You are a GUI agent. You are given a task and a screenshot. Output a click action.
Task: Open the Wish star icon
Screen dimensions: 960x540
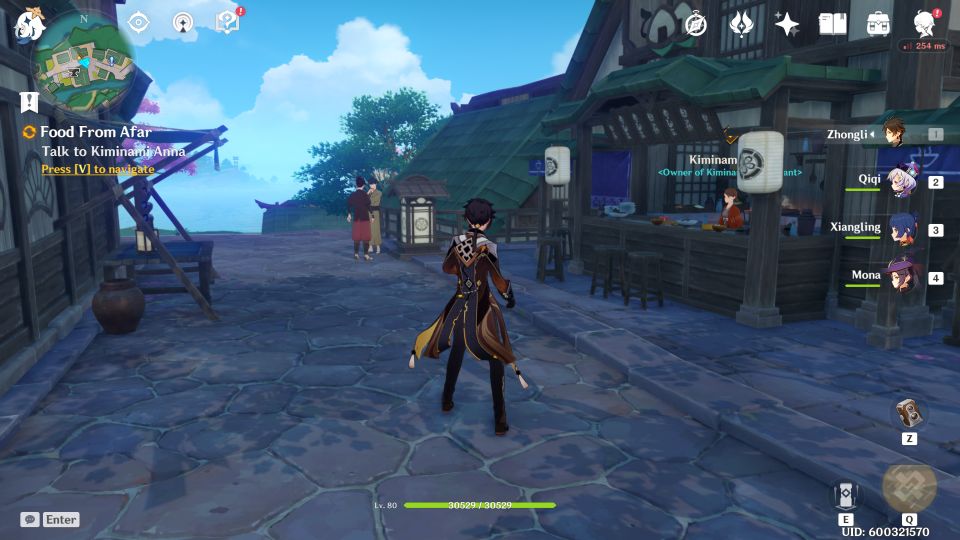coord(787,24)
